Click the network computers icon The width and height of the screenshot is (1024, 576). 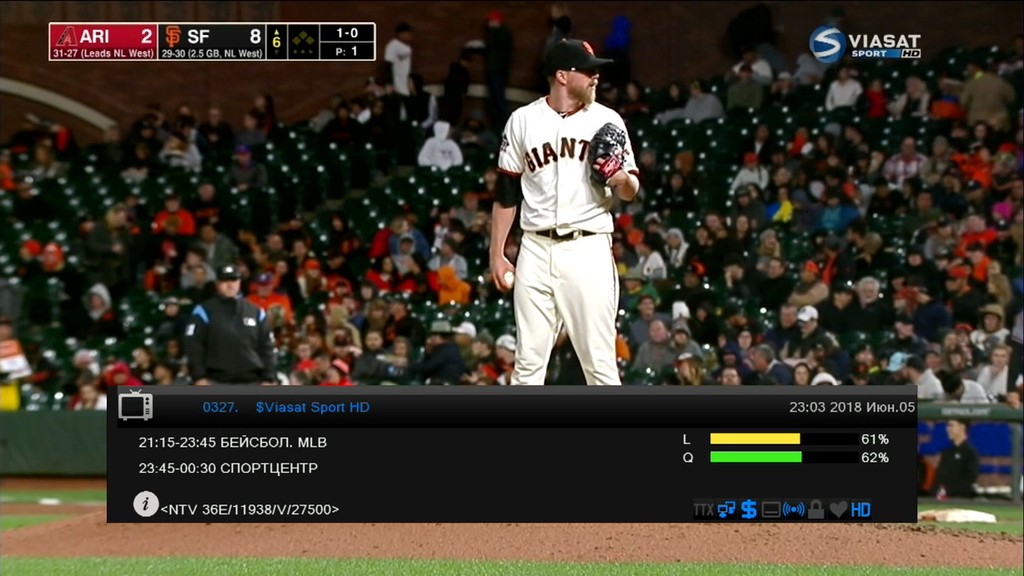[x=726, y=509]
